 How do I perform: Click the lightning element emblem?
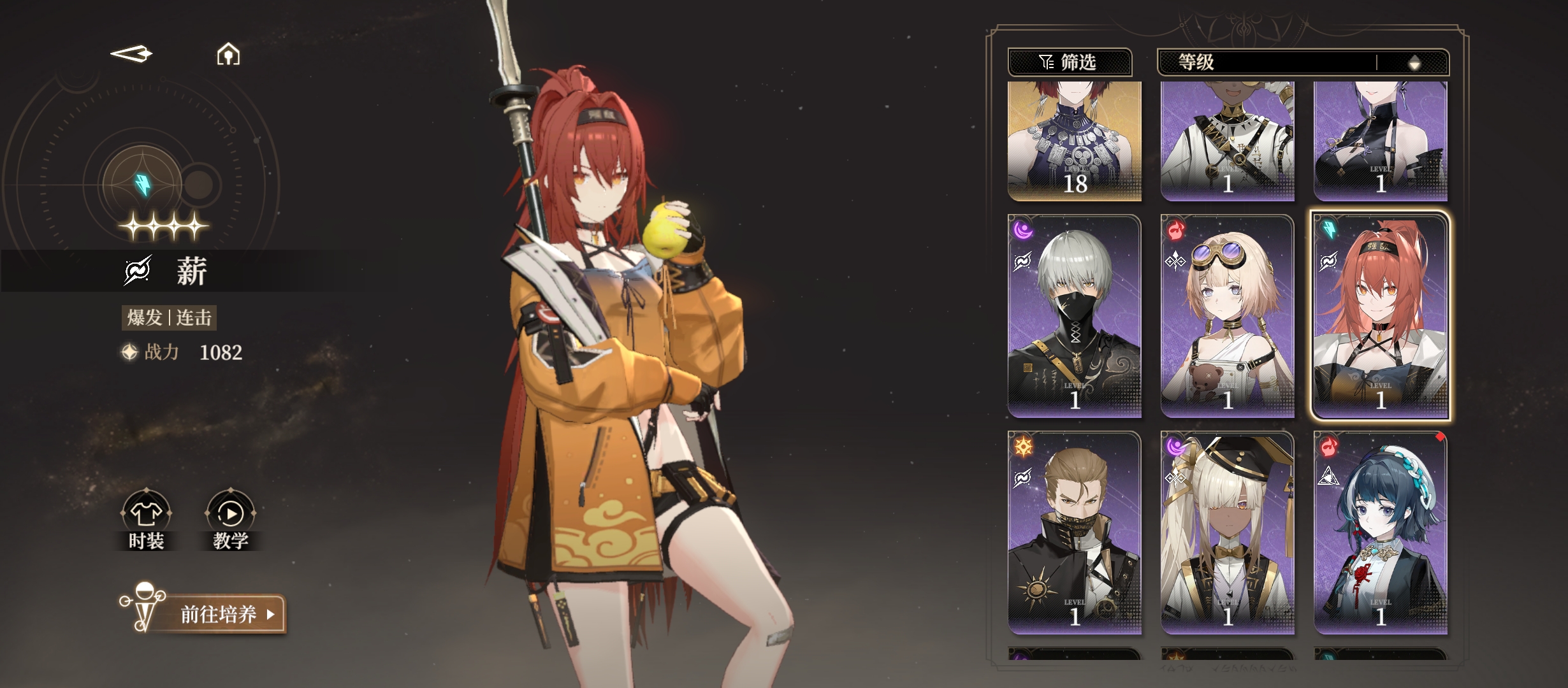click(143, 184)
